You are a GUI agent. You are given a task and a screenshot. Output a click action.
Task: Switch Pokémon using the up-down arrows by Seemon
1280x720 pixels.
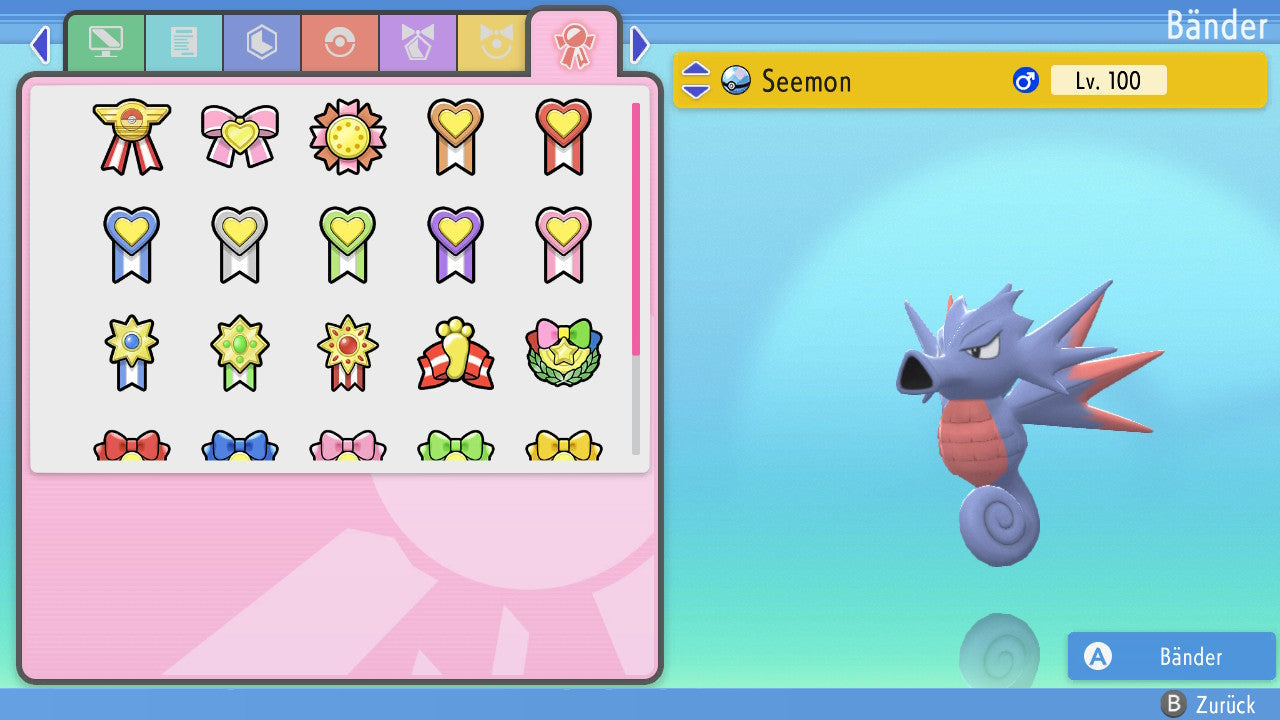[696, 80]
